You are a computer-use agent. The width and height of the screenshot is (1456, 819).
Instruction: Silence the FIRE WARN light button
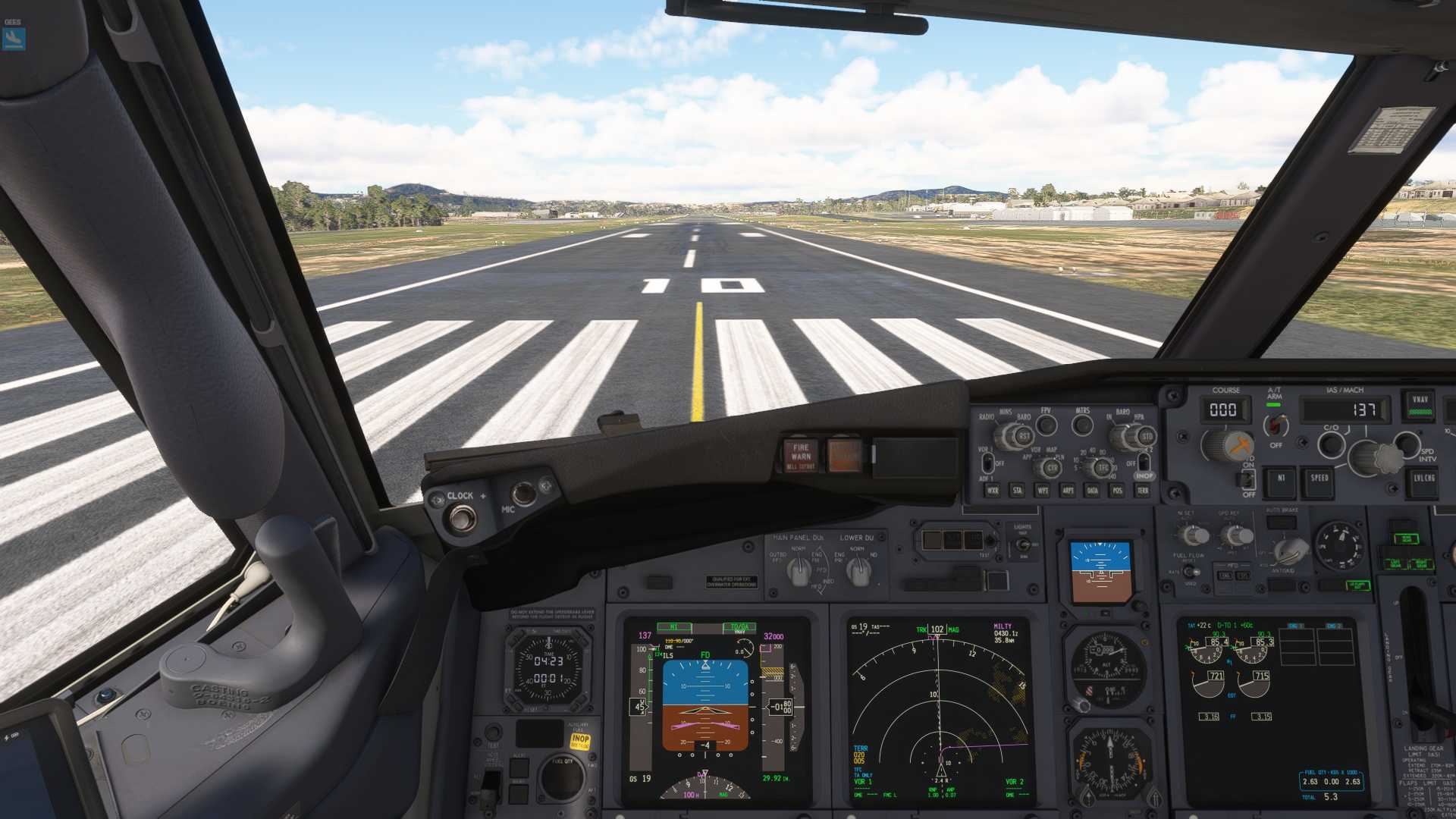(x=801, y=454)
